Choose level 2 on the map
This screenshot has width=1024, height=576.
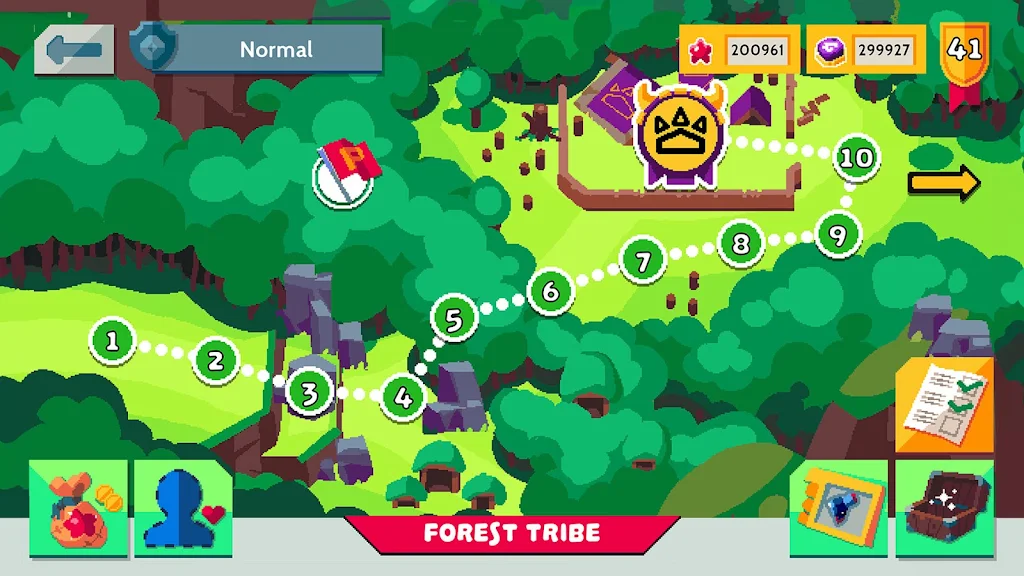click(216, 359)
